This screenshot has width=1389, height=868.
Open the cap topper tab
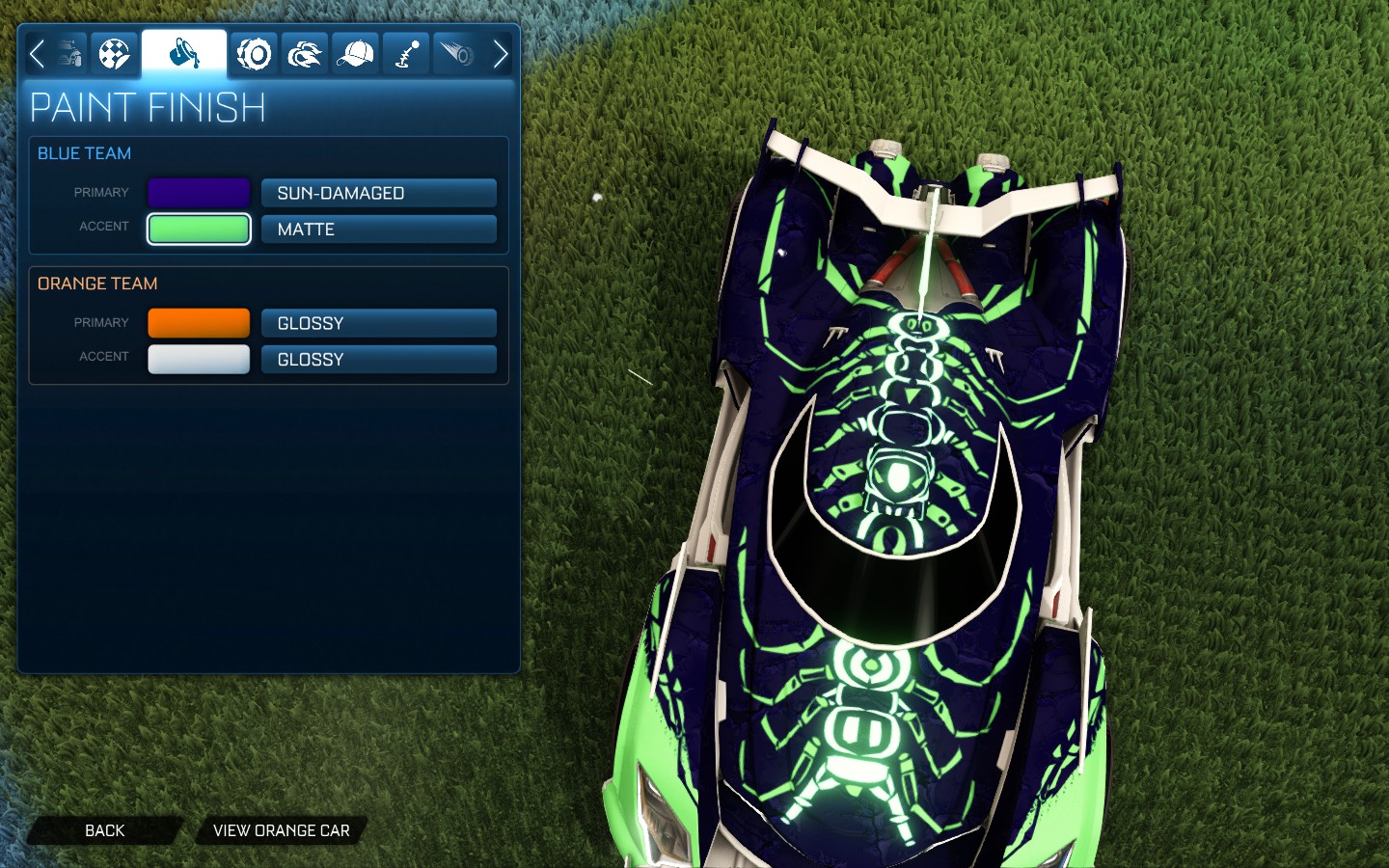click(356, 53)
